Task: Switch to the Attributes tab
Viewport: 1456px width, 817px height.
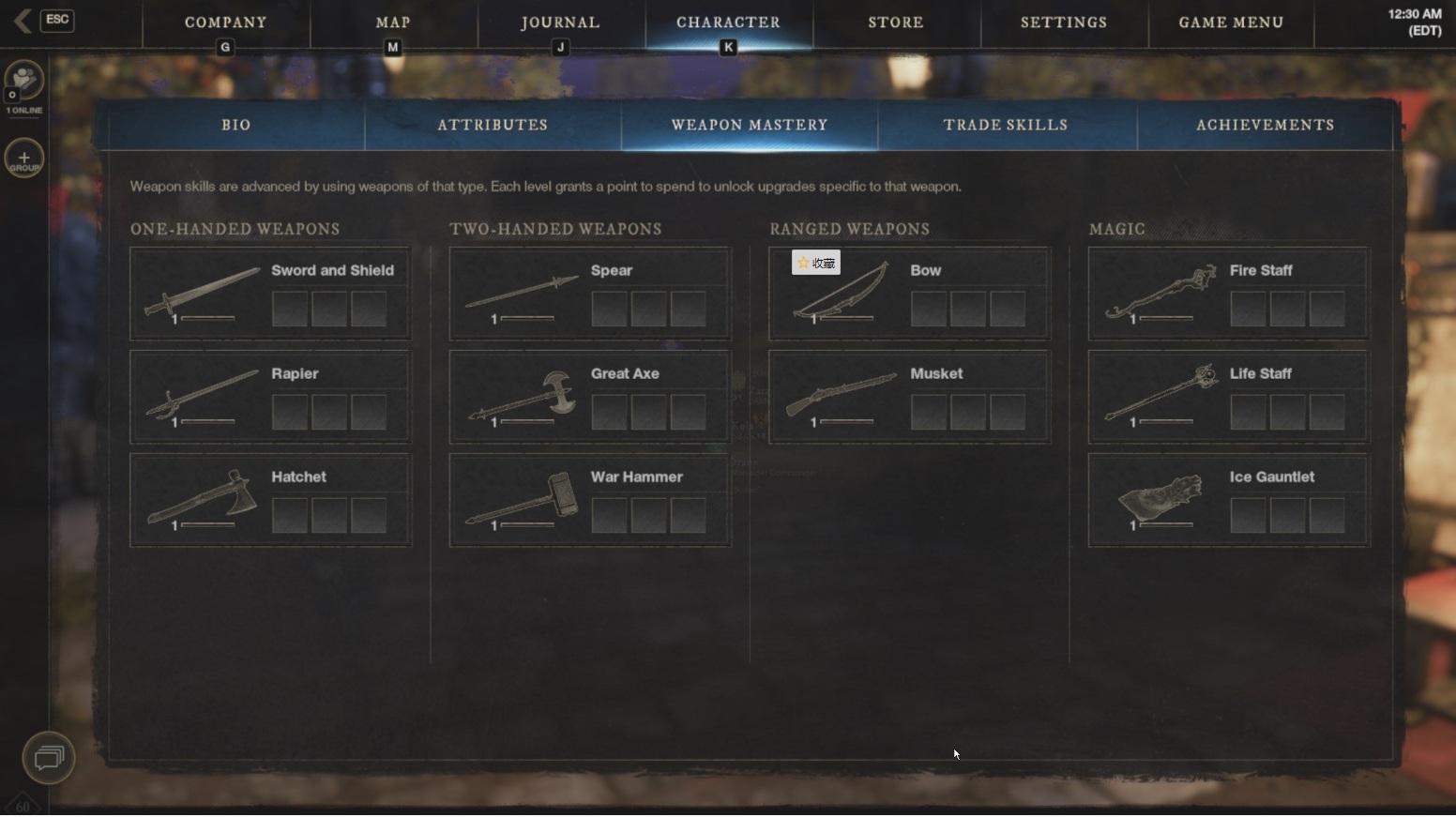Action: coord(493,125)
